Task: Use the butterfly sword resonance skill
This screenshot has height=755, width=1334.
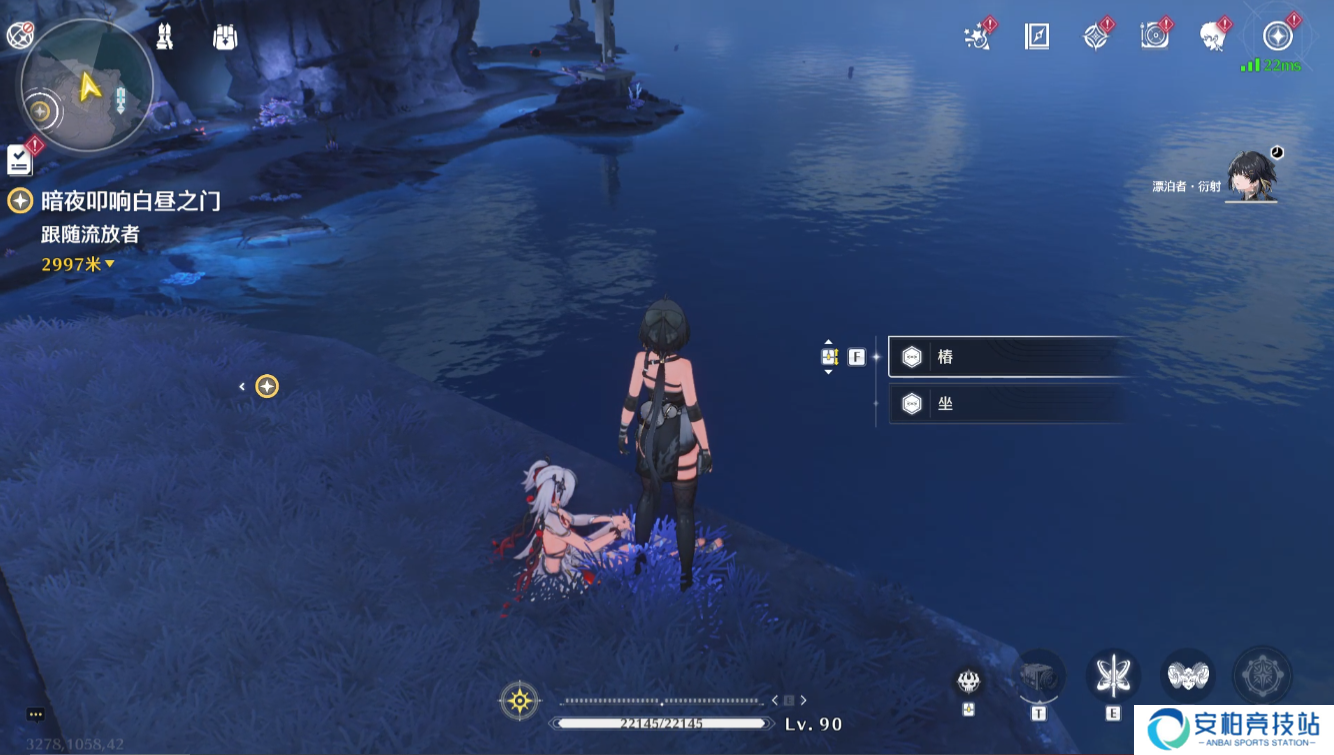Action: (1113, 677)
